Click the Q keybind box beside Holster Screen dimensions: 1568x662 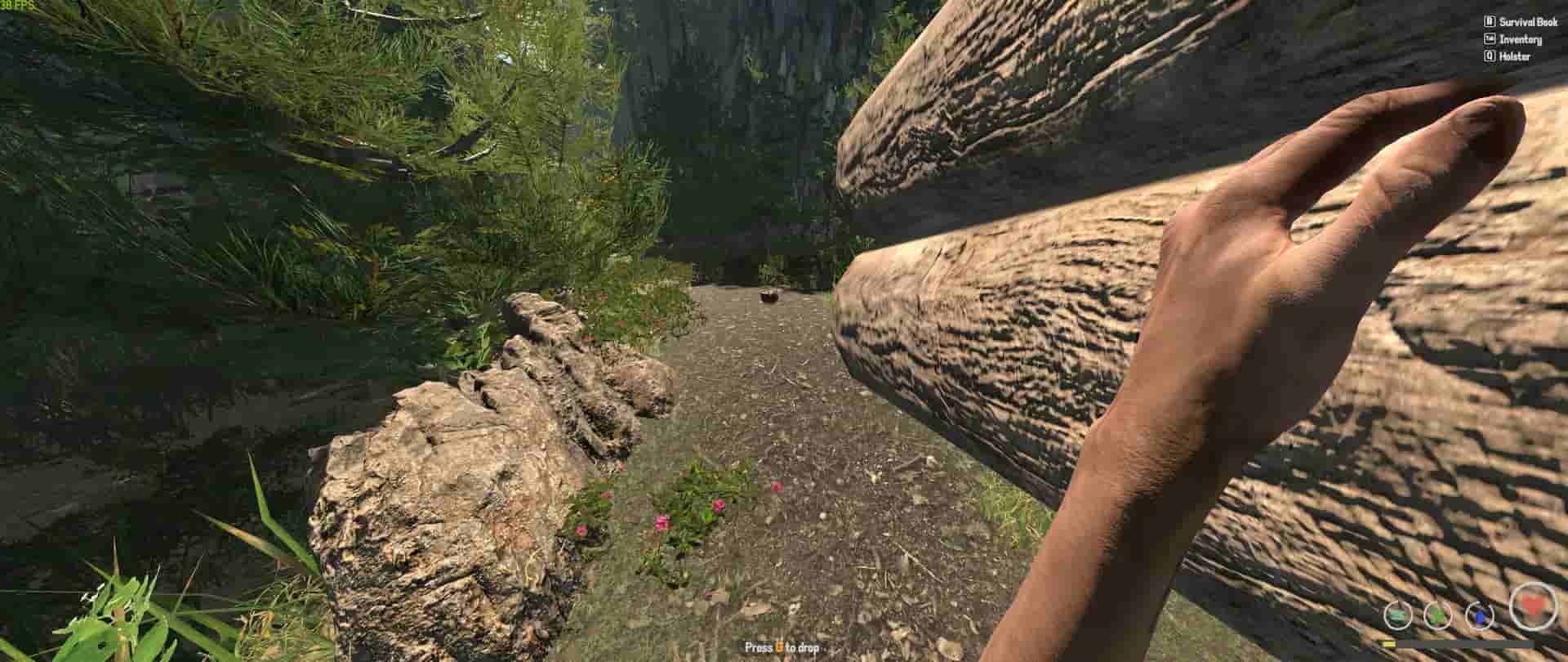click(x=1491, y=56)
